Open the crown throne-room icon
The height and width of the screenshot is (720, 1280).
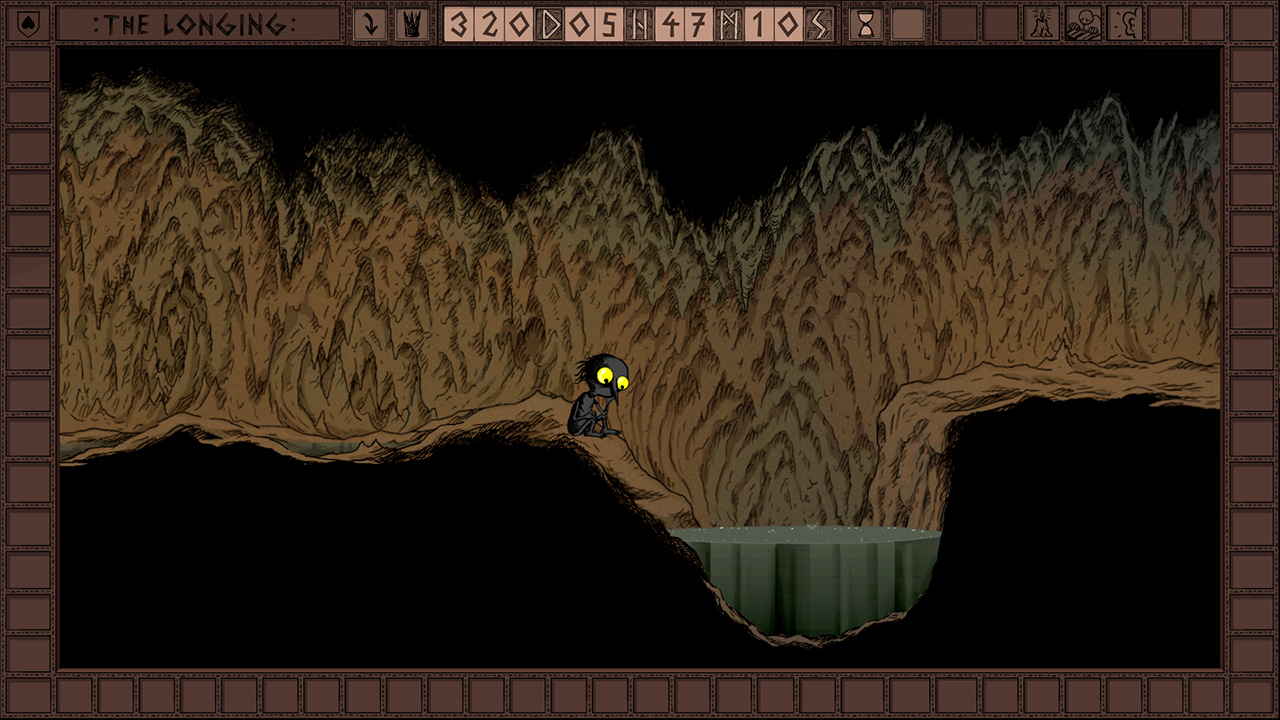(410, 25)
